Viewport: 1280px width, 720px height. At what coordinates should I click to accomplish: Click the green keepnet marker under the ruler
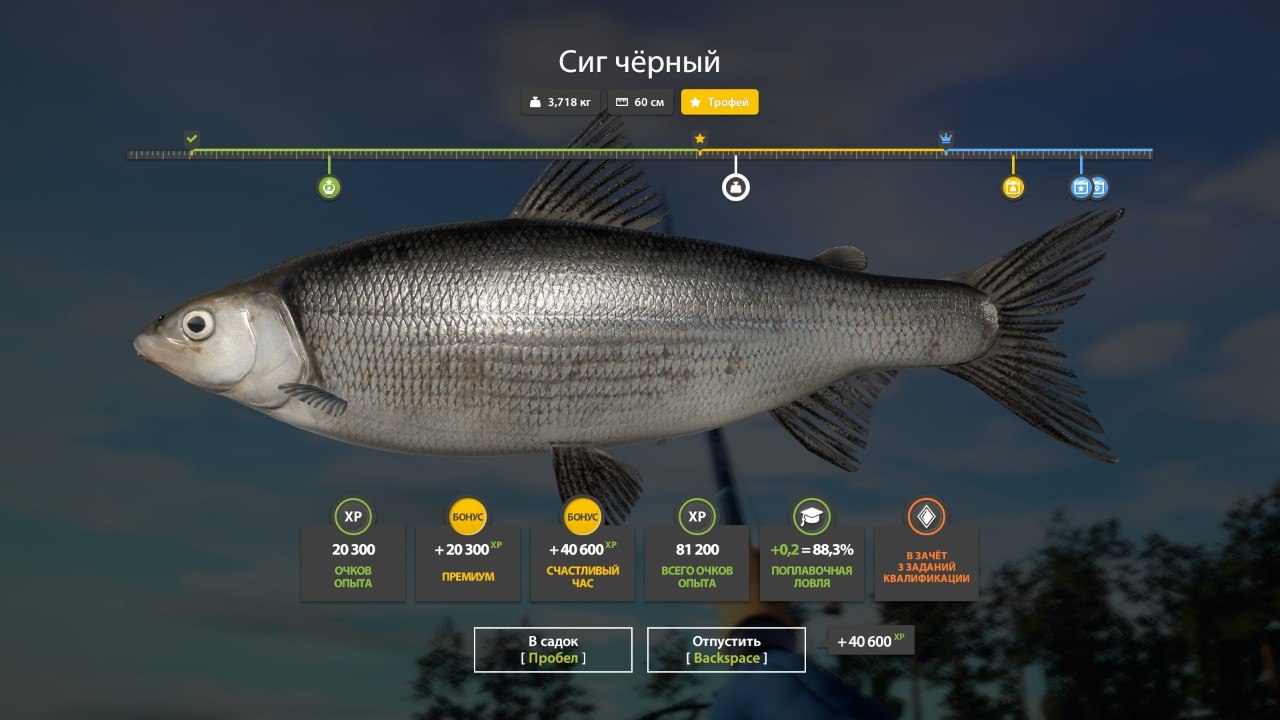tap(329, 186)
